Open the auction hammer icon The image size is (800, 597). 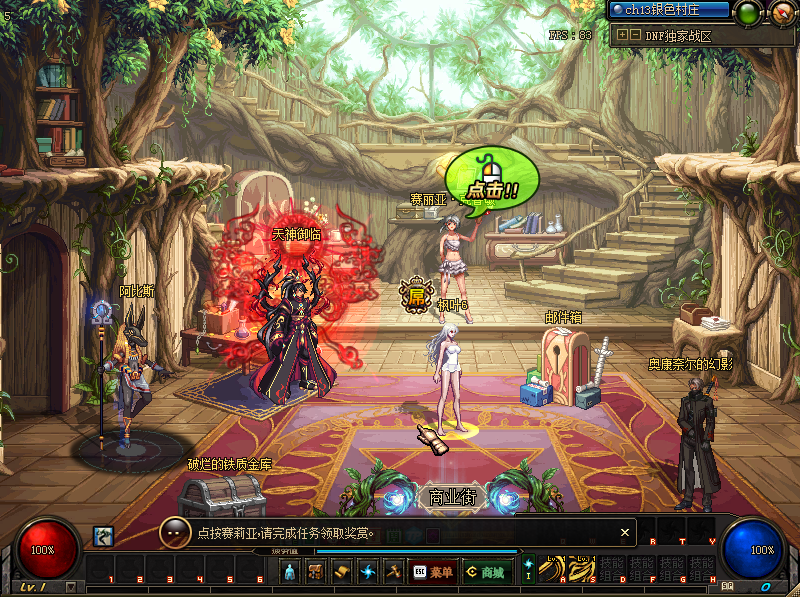pyautogui.click(x=394, y=572)
